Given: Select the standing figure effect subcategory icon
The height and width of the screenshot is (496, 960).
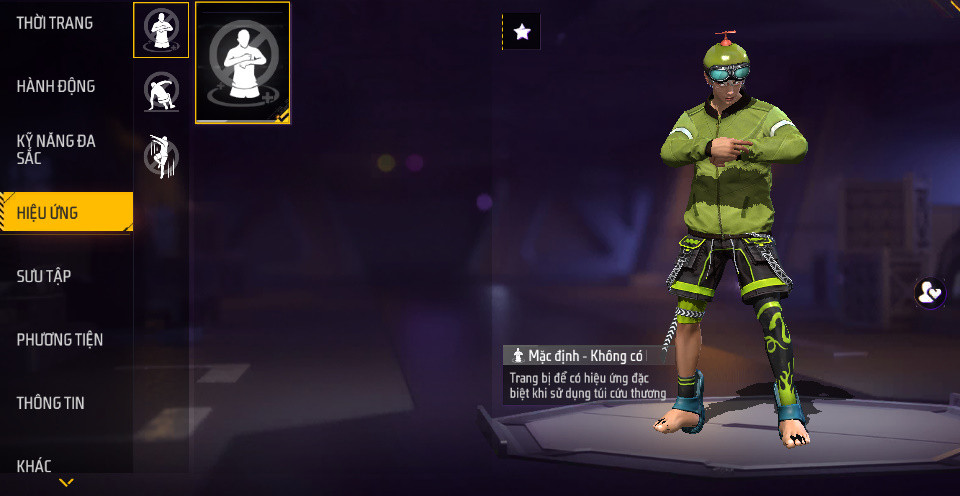Looking at the screenshot, I should (160, 30).
